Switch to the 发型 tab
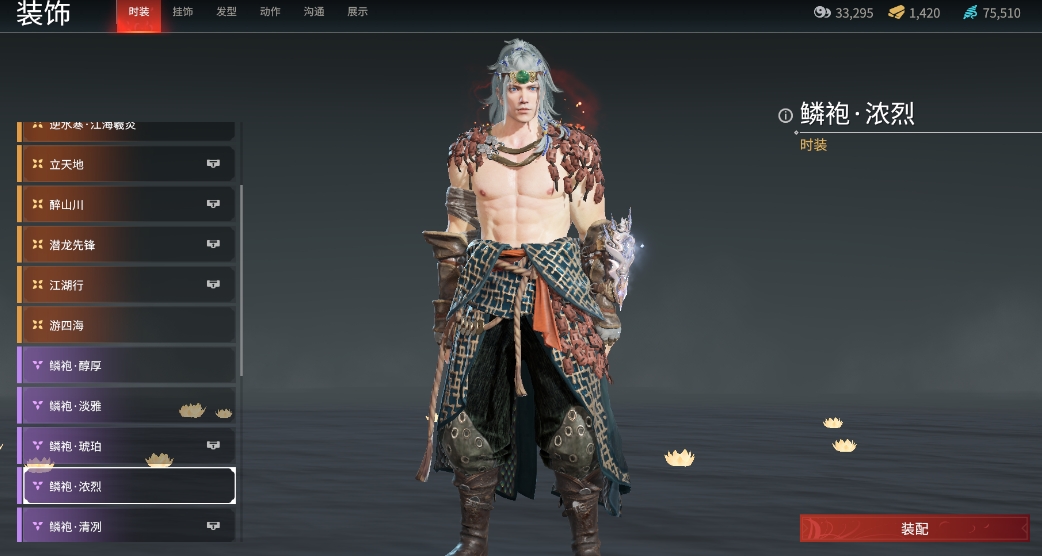The width and height of the screenshot is (1042, 556). click(226, 12)
